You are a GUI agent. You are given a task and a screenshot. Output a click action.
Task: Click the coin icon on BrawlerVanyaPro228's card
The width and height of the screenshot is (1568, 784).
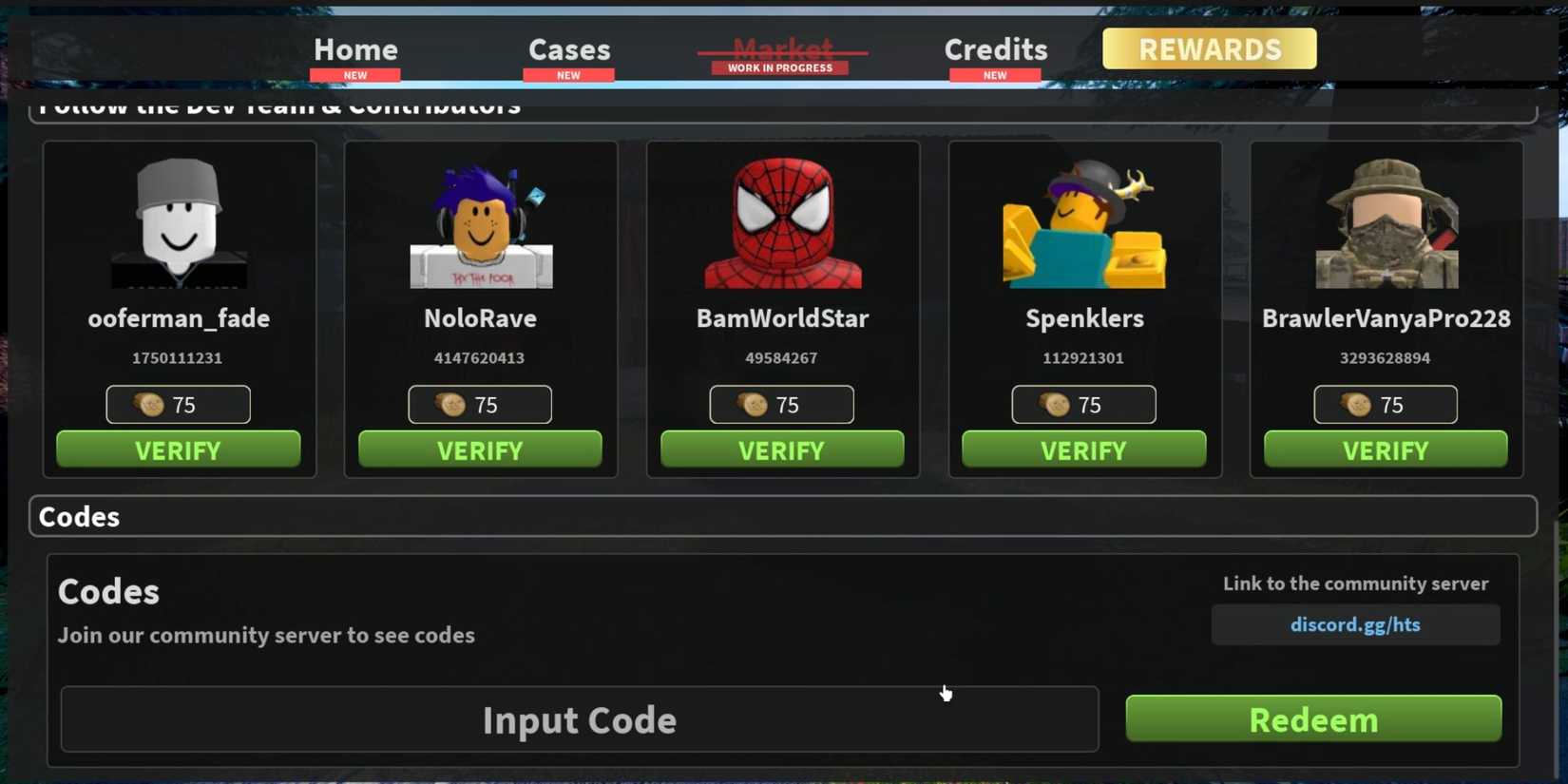tap(1357, 404)
